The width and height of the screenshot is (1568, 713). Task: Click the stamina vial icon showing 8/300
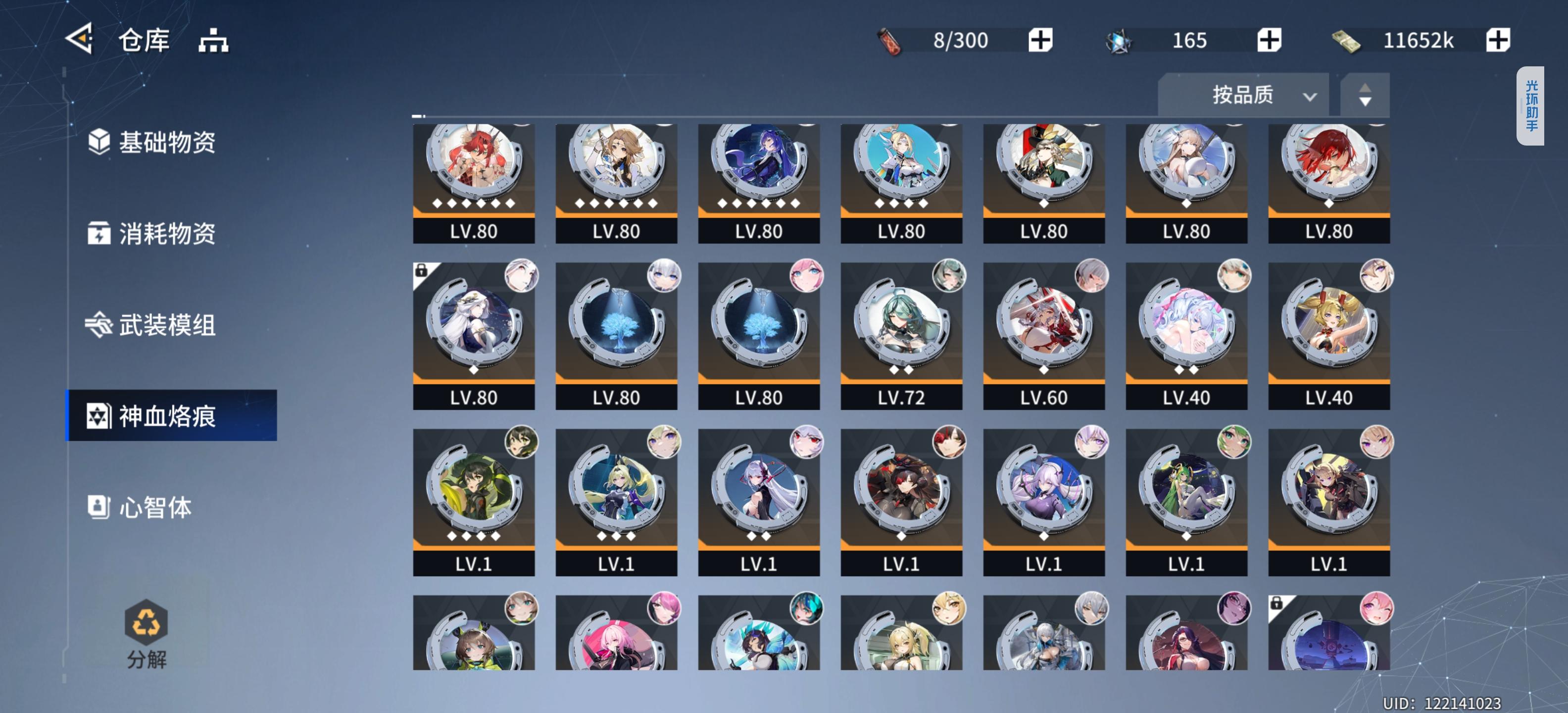point(891,40)
